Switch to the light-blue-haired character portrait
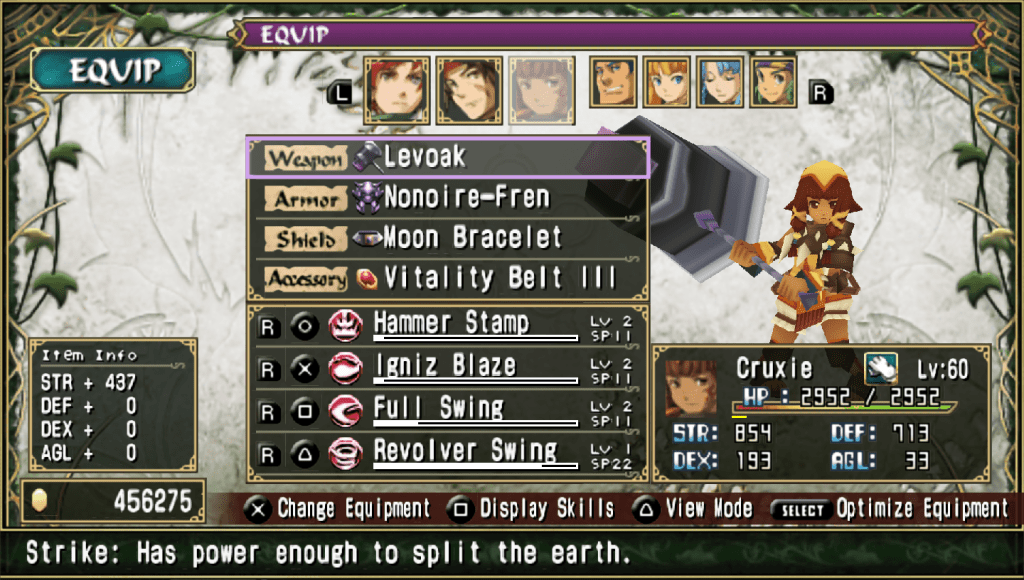1024x580 pixels. [x=720, y=82]
